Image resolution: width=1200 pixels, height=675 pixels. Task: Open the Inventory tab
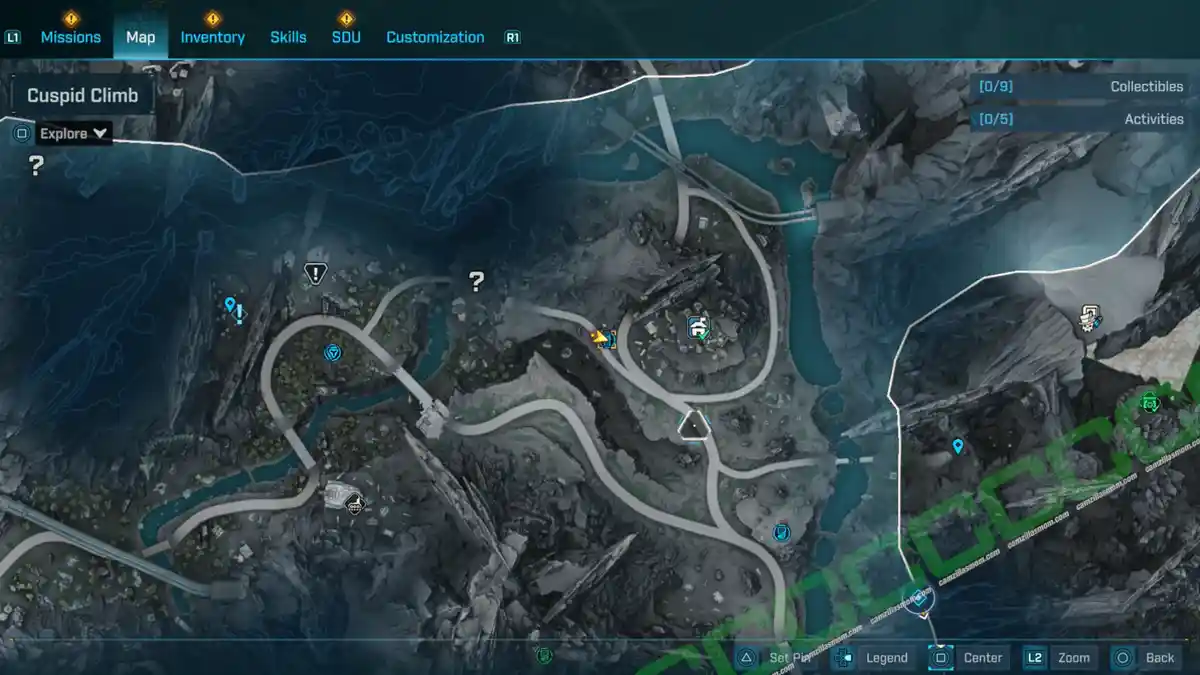coord(212,37)
